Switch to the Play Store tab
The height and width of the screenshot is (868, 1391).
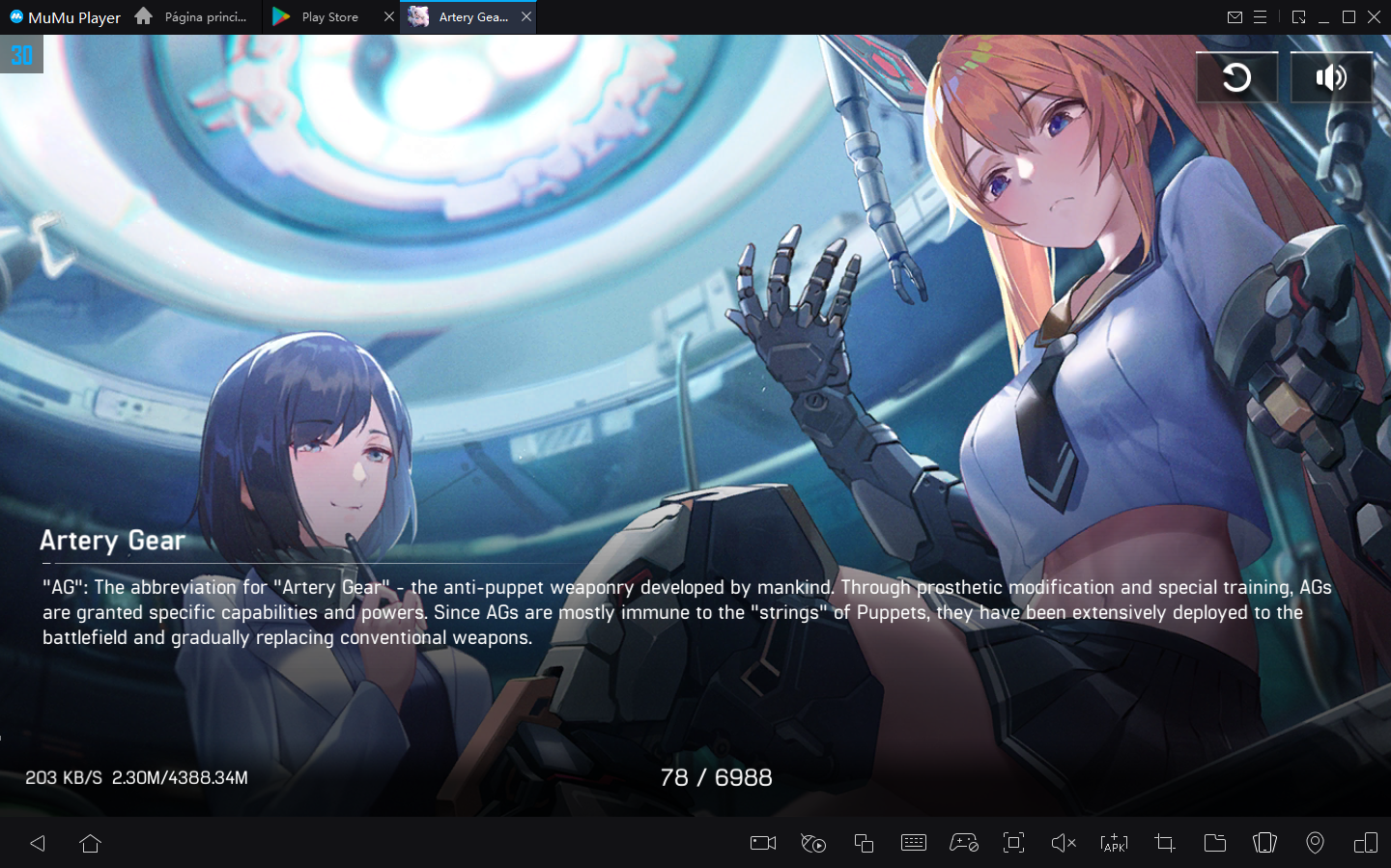328,16
